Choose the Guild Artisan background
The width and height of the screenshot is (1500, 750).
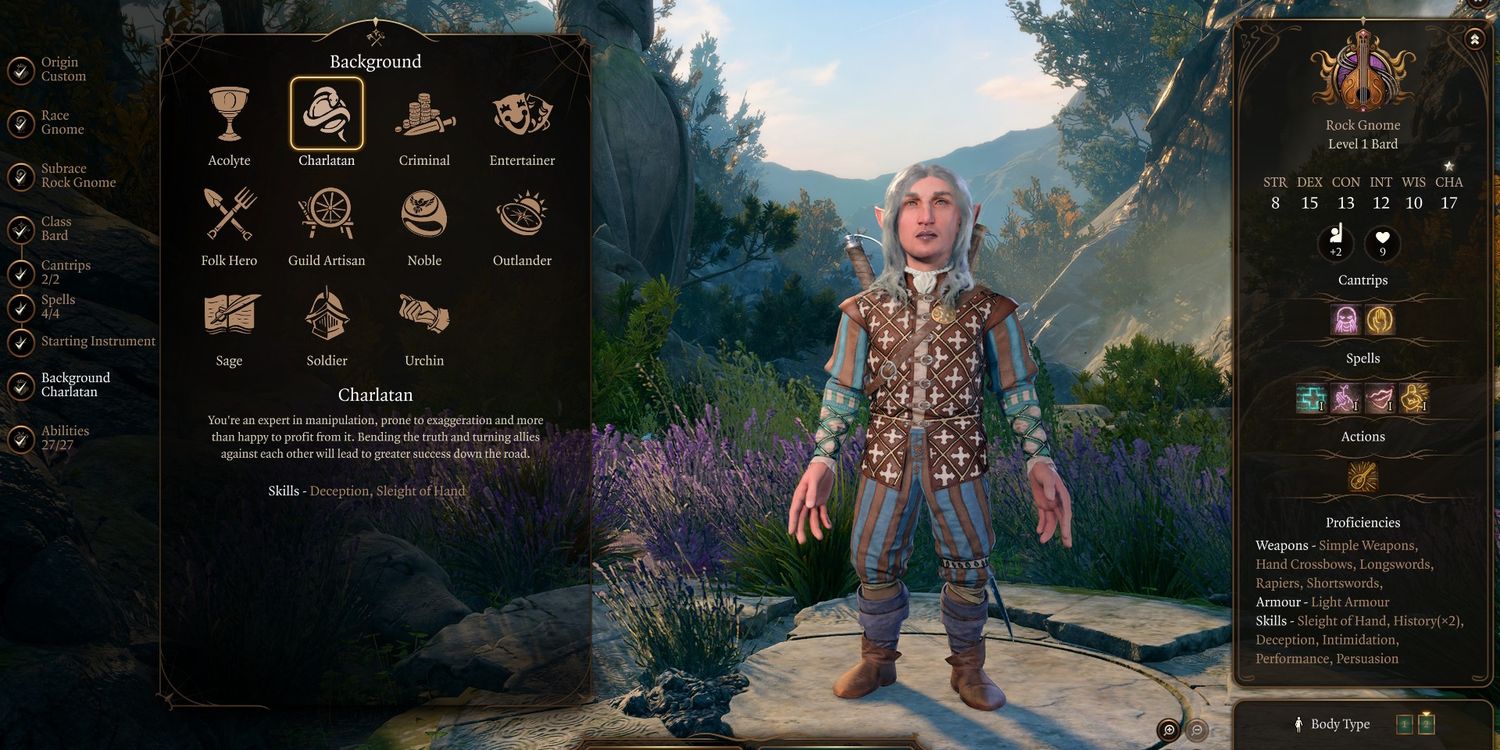click(x=327, y=214)
